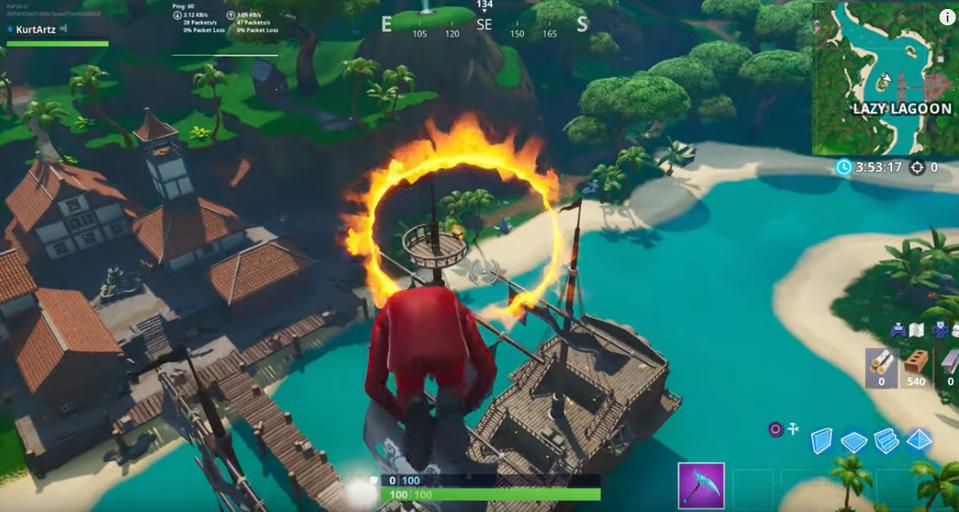Choose the floor building piece
Image resolution: width=959 pixels, height=512 pixels.
coord(853,441)
